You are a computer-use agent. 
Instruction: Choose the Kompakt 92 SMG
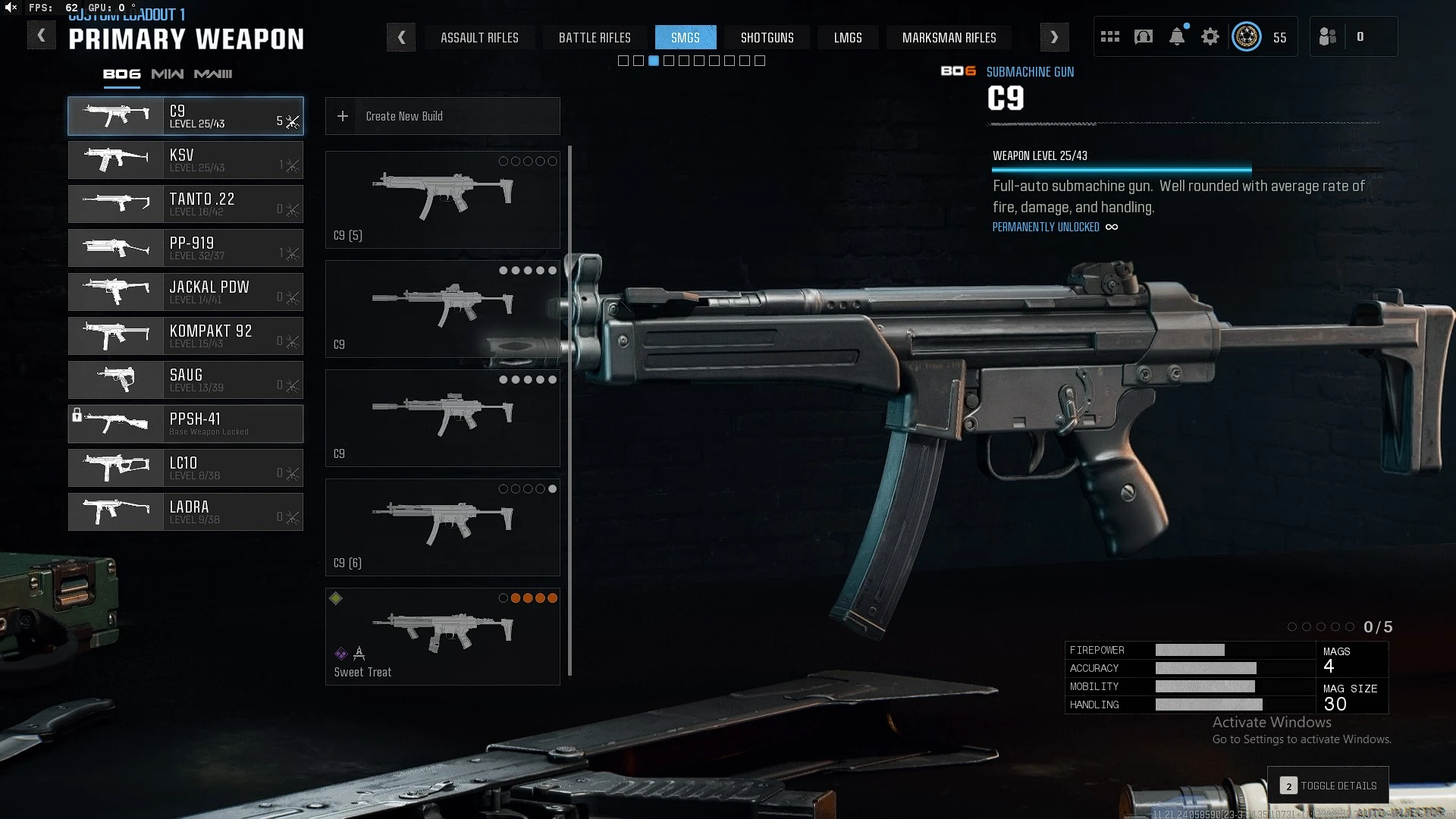[186, 336]
